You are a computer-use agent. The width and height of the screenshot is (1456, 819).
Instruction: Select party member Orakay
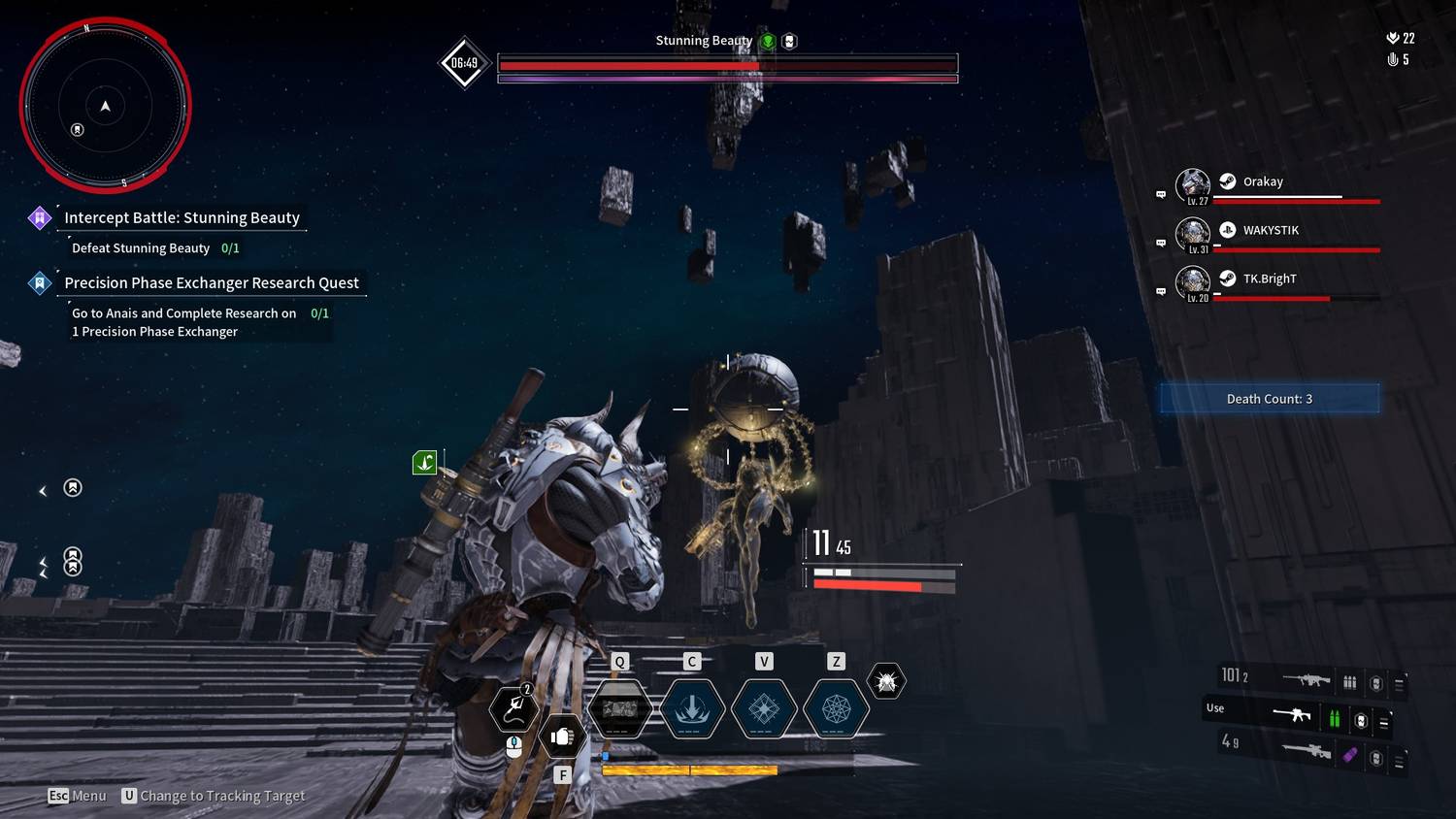click(1263, 181)
